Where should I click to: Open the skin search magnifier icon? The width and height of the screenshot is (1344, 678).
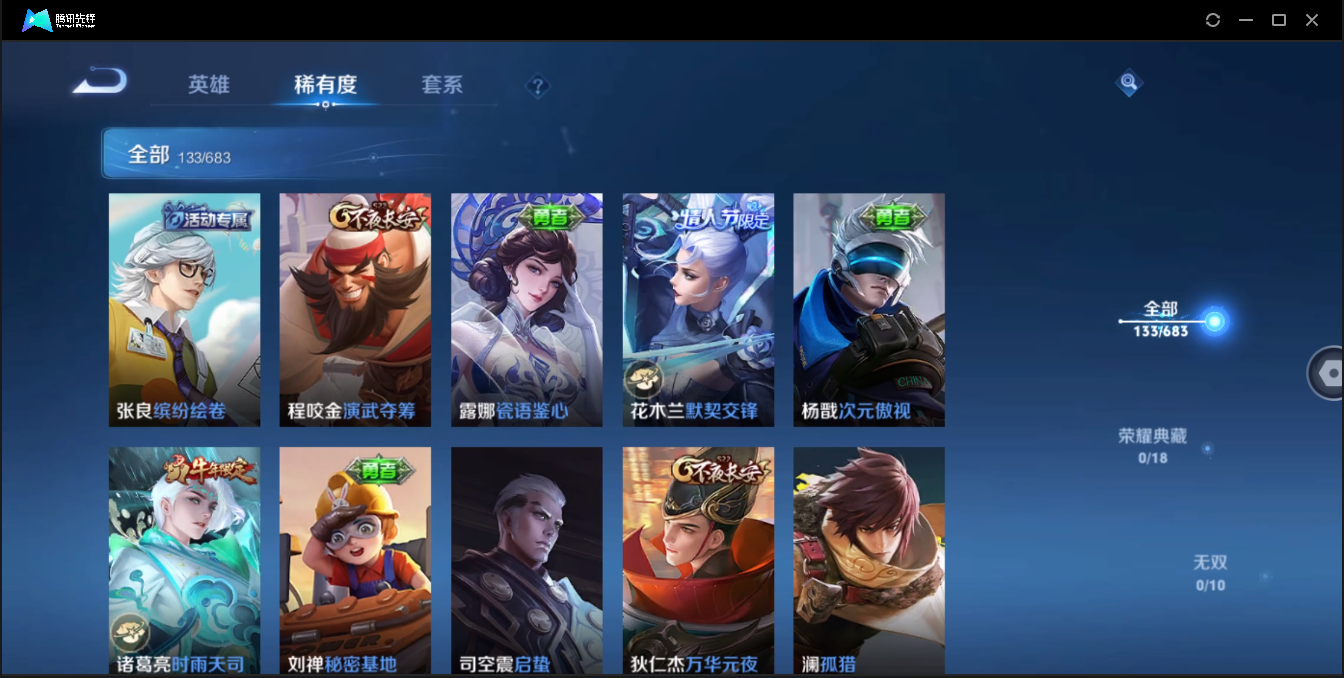tap(1128, 83)
